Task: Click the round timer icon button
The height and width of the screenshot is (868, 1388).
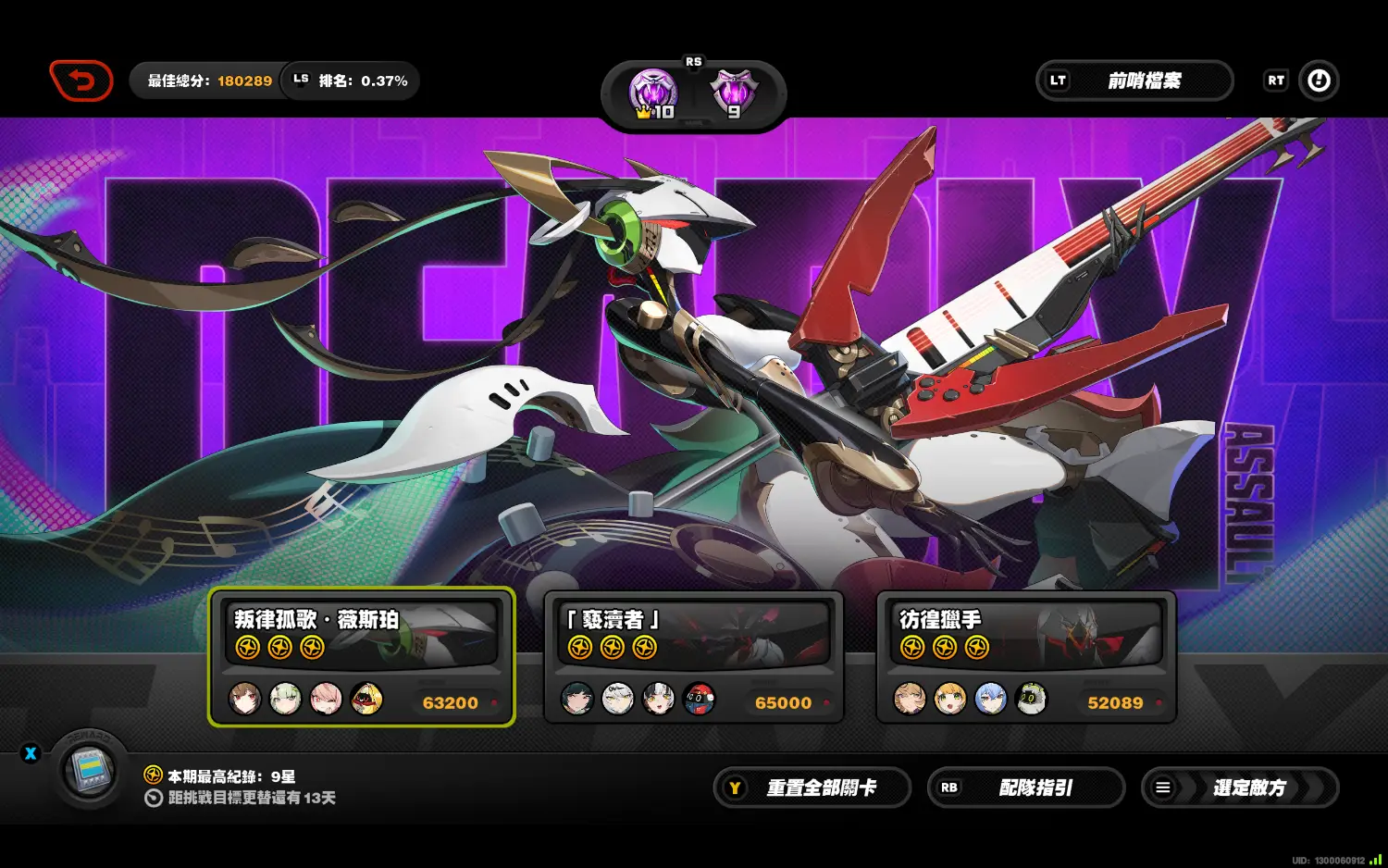Action: (1319, 81)
